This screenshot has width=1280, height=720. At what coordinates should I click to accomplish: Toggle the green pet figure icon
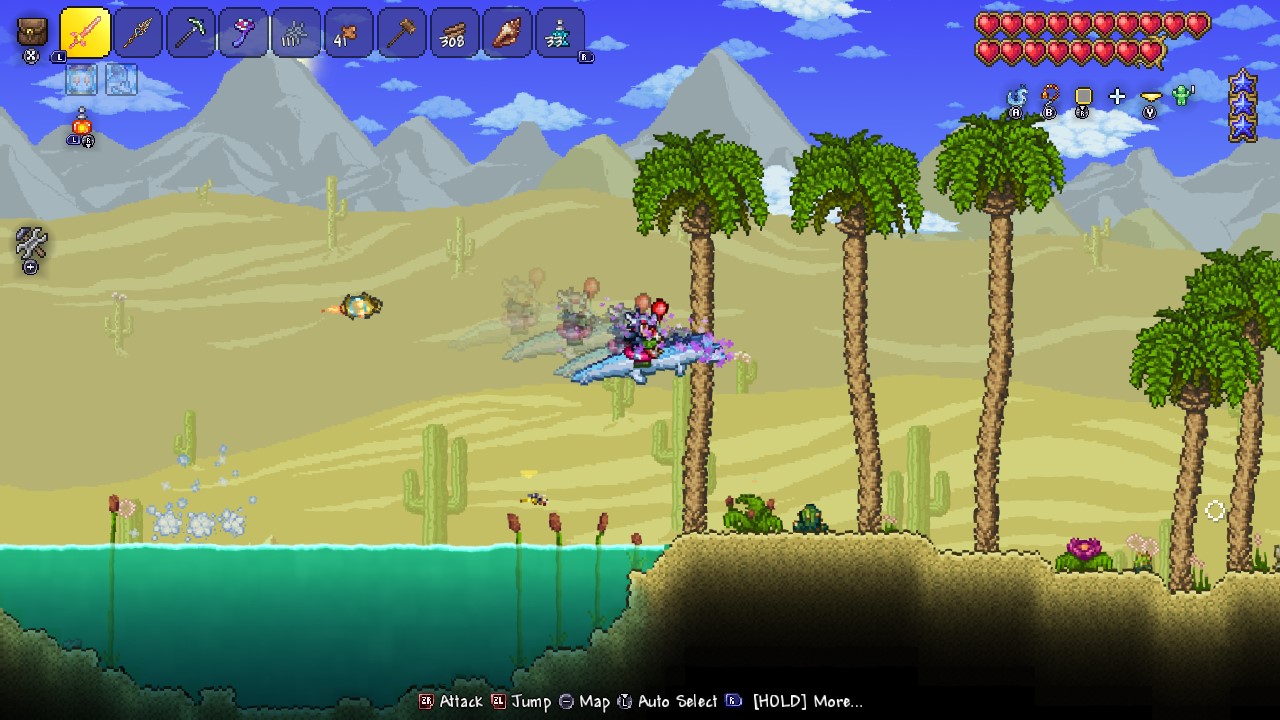pos(1181,97)
